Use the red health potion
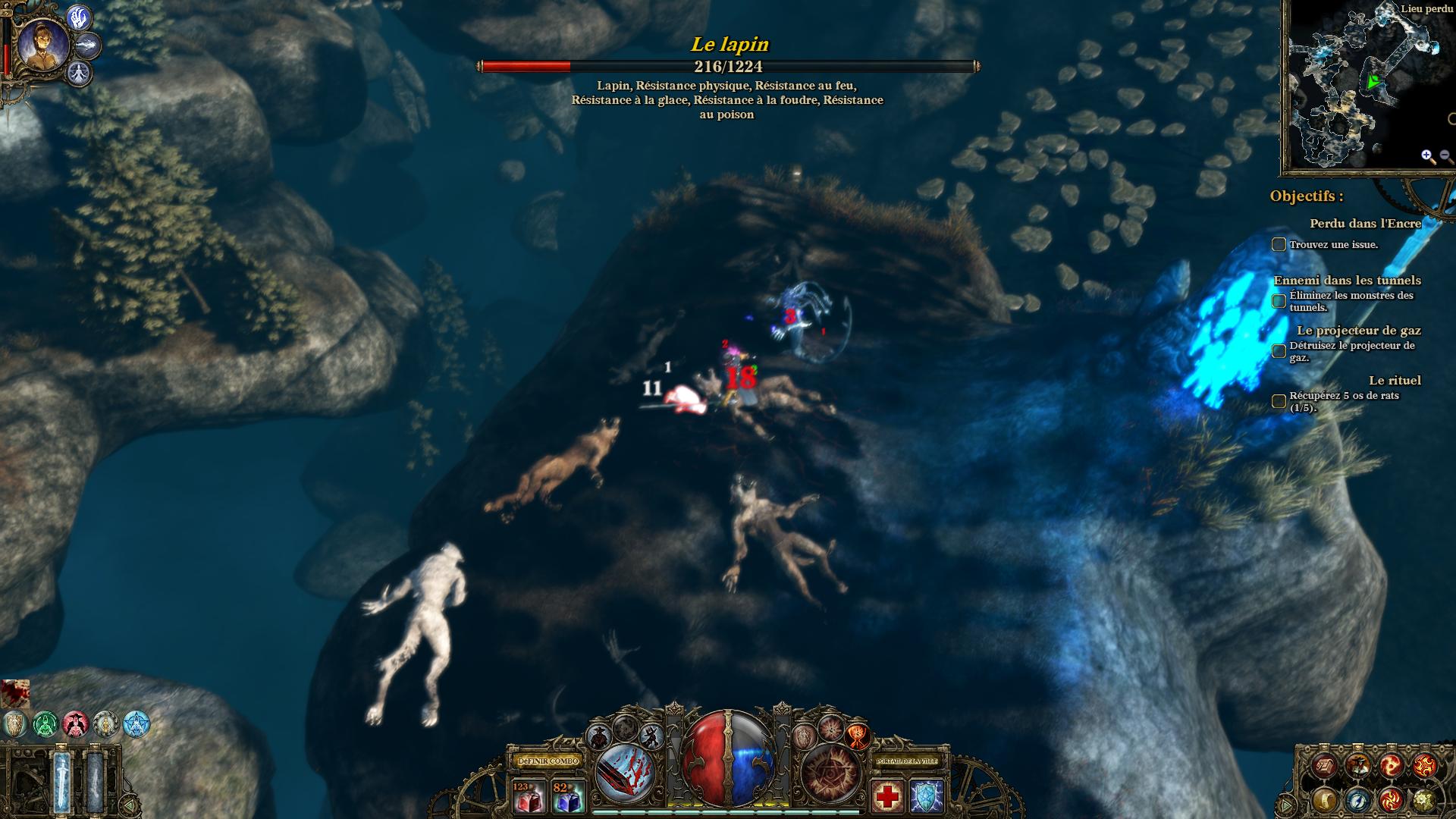This screenshot has width=1456, height=819. pos(529,797)
